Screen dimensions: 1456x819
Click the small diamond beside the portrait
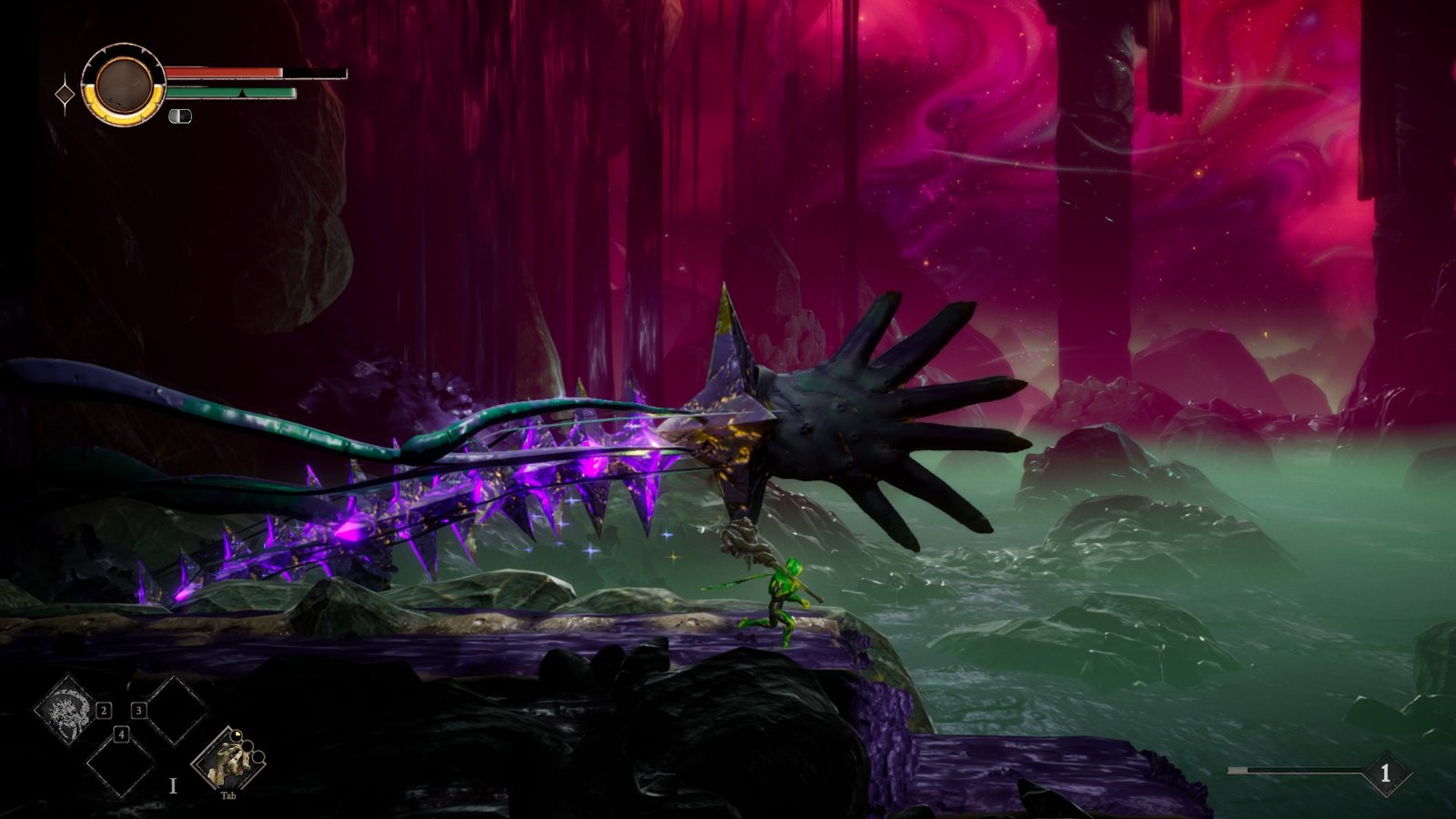(66, 95)
